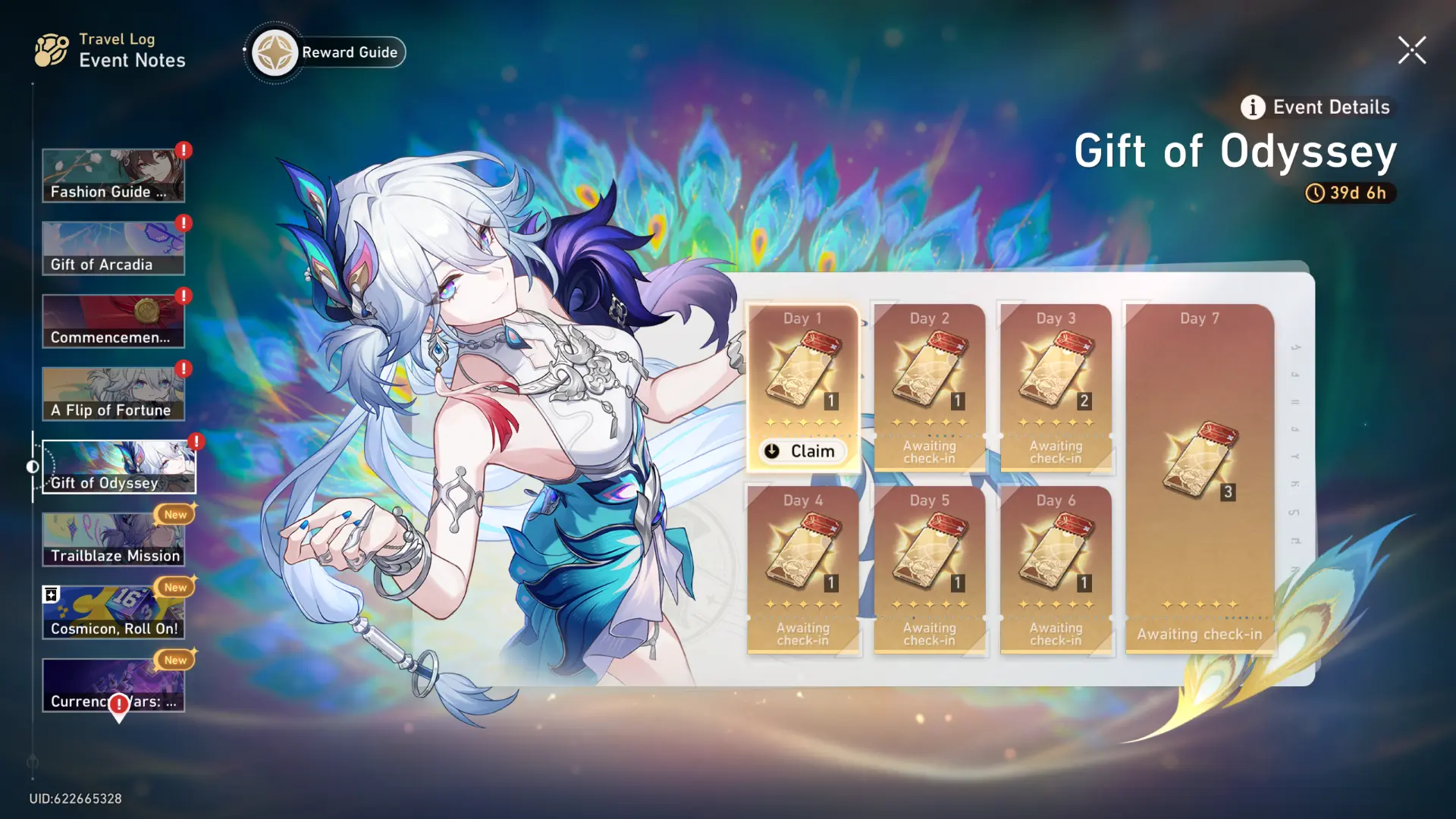This screenshot has height=819, width=1456.
Task: Expand the Day 7 reward card
Action: [x=1199, y=478]
